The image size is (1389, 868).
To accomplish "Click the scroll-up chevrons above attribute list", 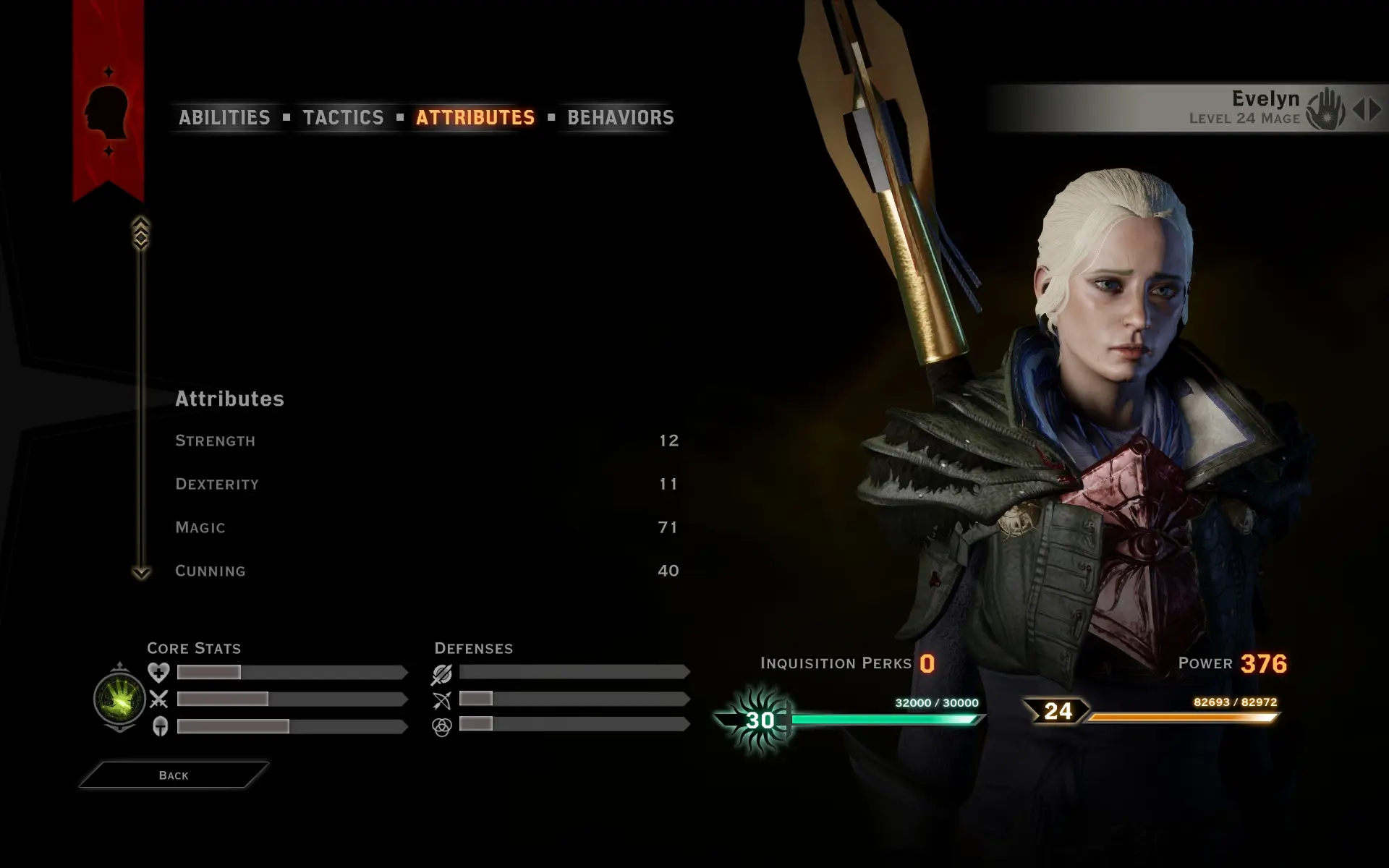I will pyautogui.click(x=141, y=233).
